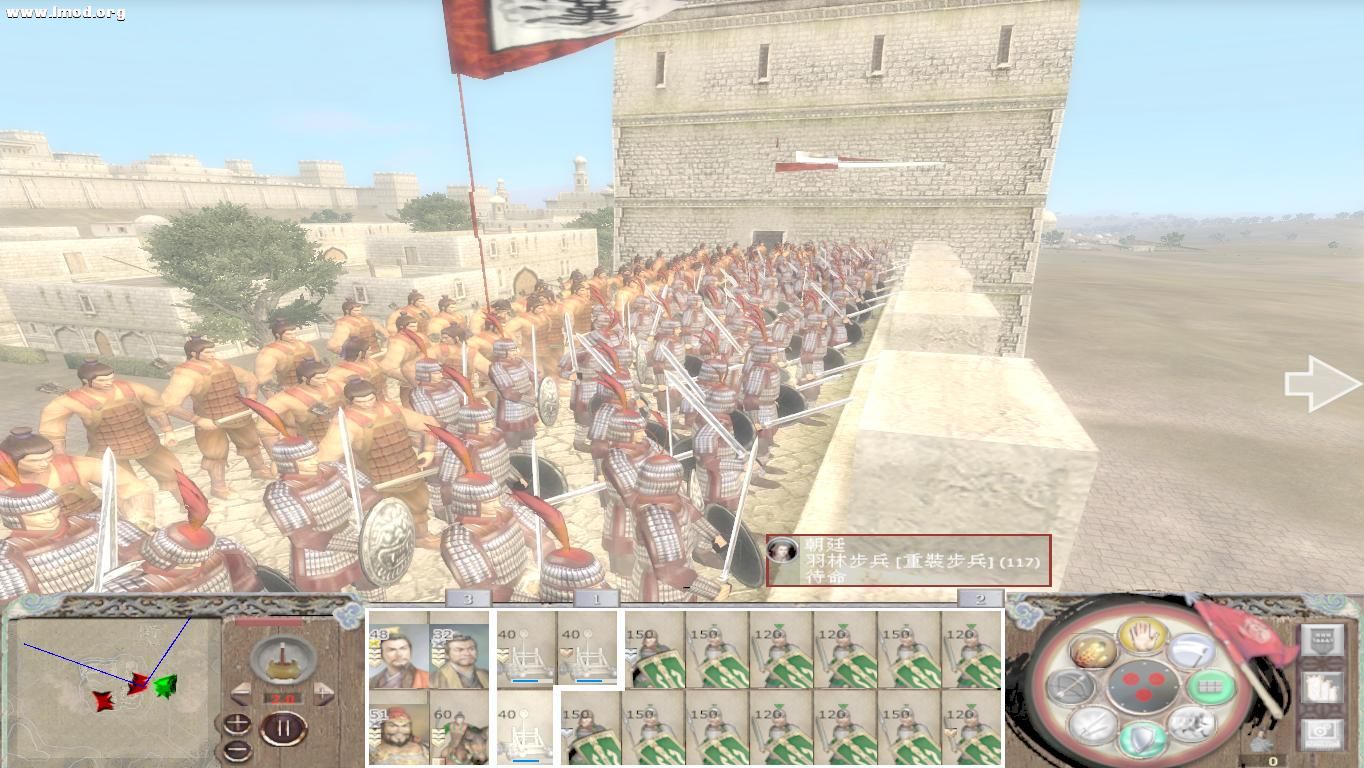Click the banner button above buildings panel

[1322, 639]
